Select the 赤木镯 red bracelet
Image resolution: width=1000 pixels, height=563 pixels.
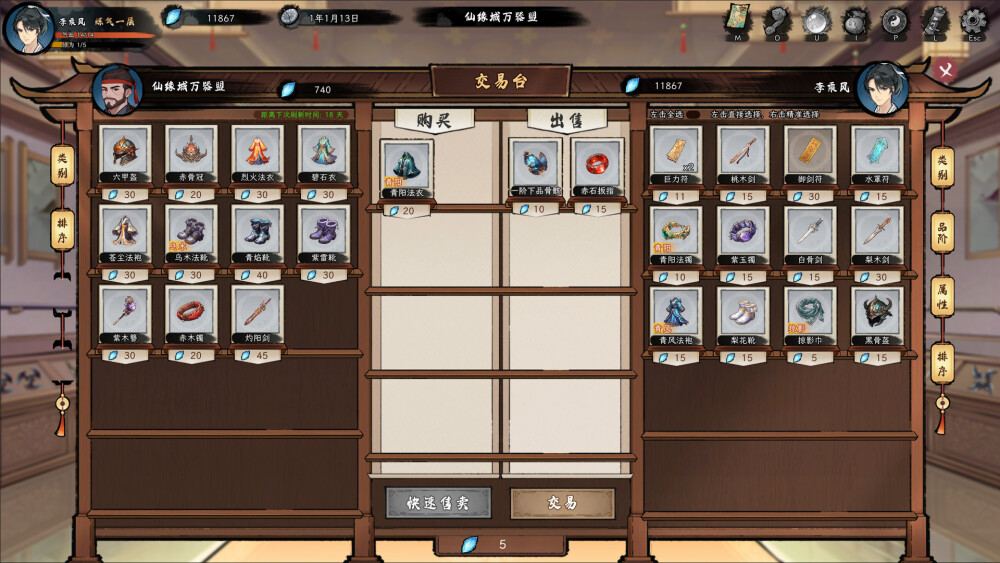191,311
